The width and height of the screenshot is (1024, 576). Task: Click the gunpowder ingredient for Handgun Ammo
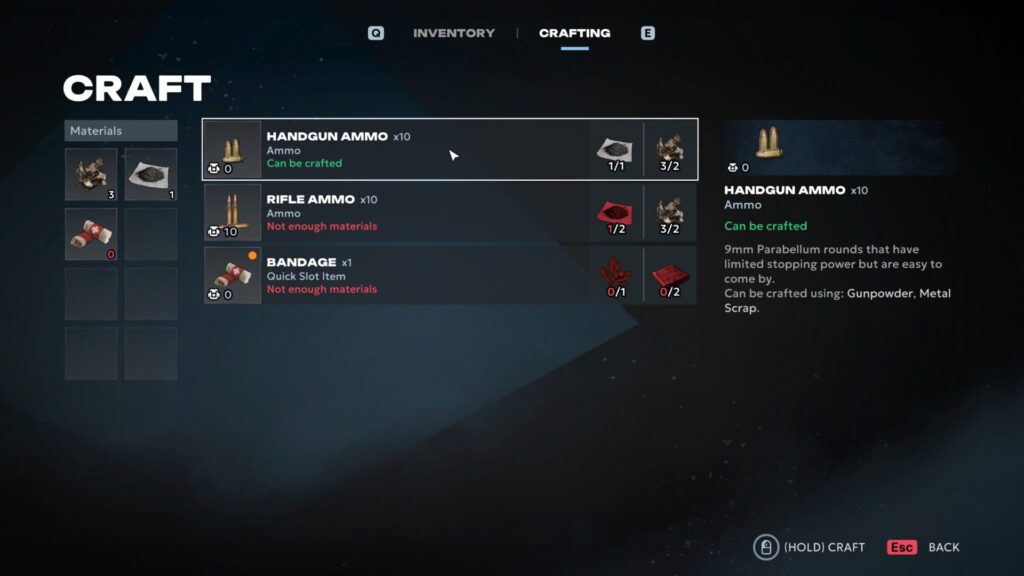tap(614, 149)
